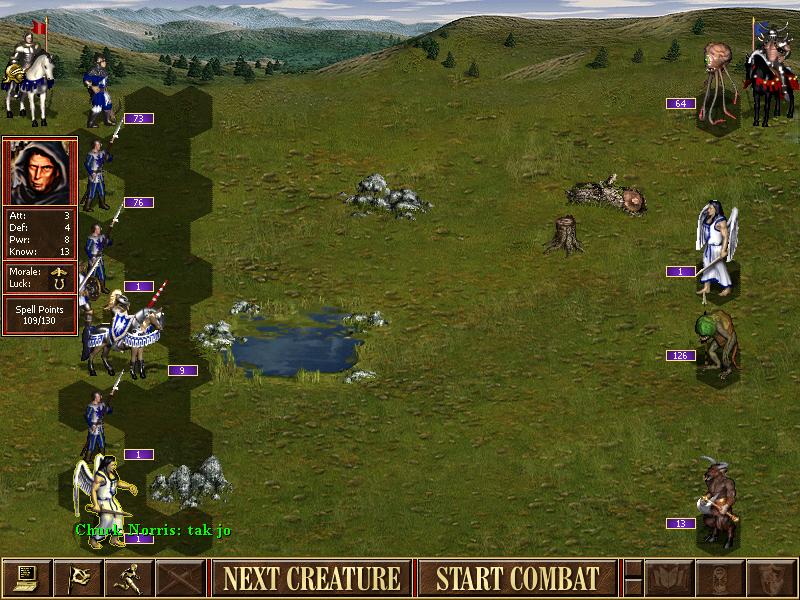The height and width of the screenshot is (600, 800).
Task: Click the hooded hero portrait
Action: [40, 172]
